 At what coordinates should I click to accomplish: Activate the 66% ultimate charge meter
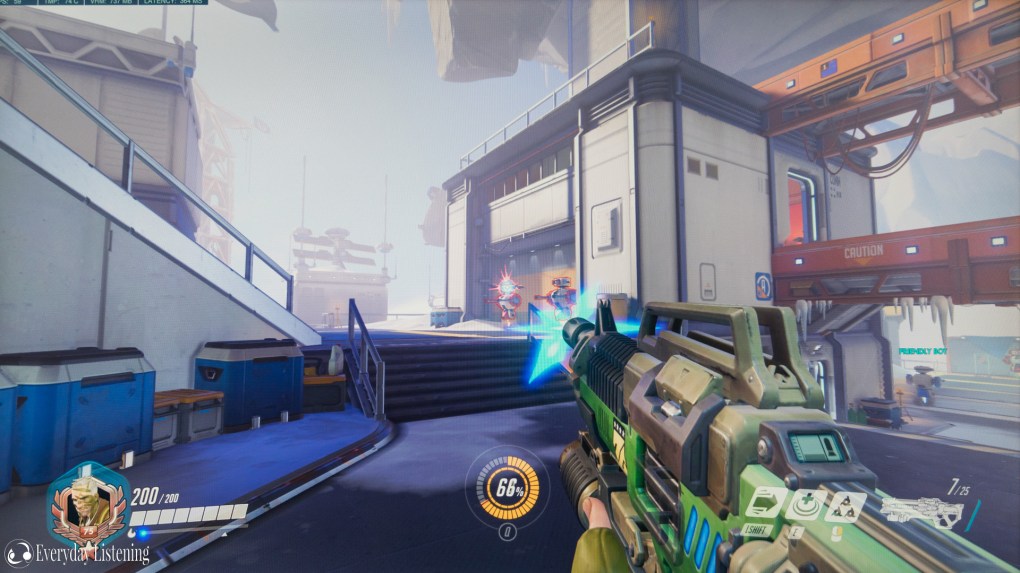tap(507, 489)
